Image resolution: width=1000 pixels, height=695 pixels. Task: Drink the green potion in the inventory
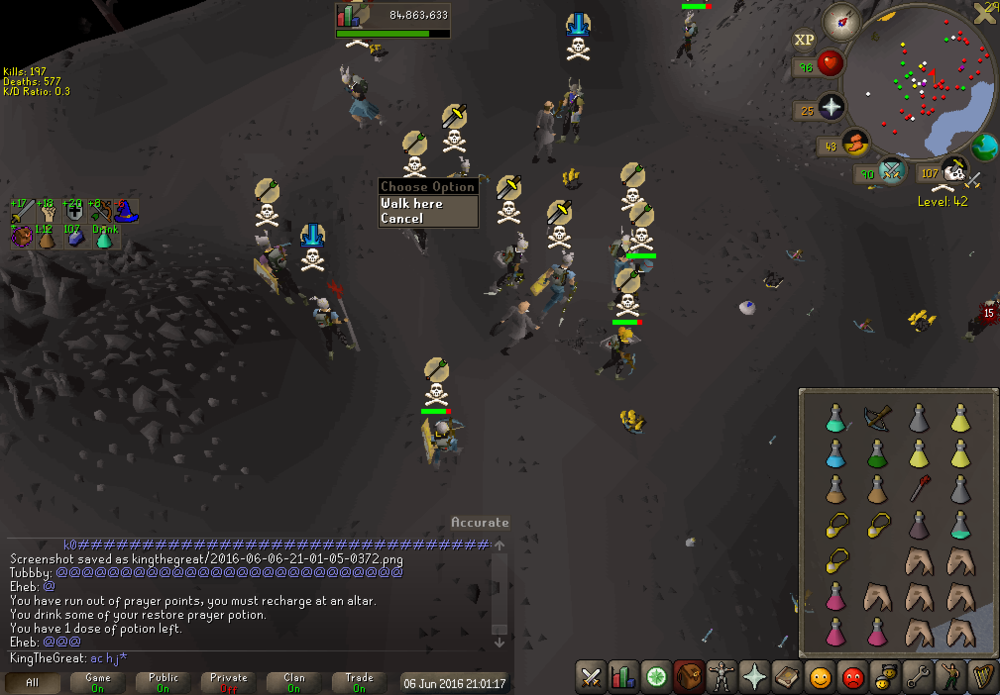coord(877,454)
